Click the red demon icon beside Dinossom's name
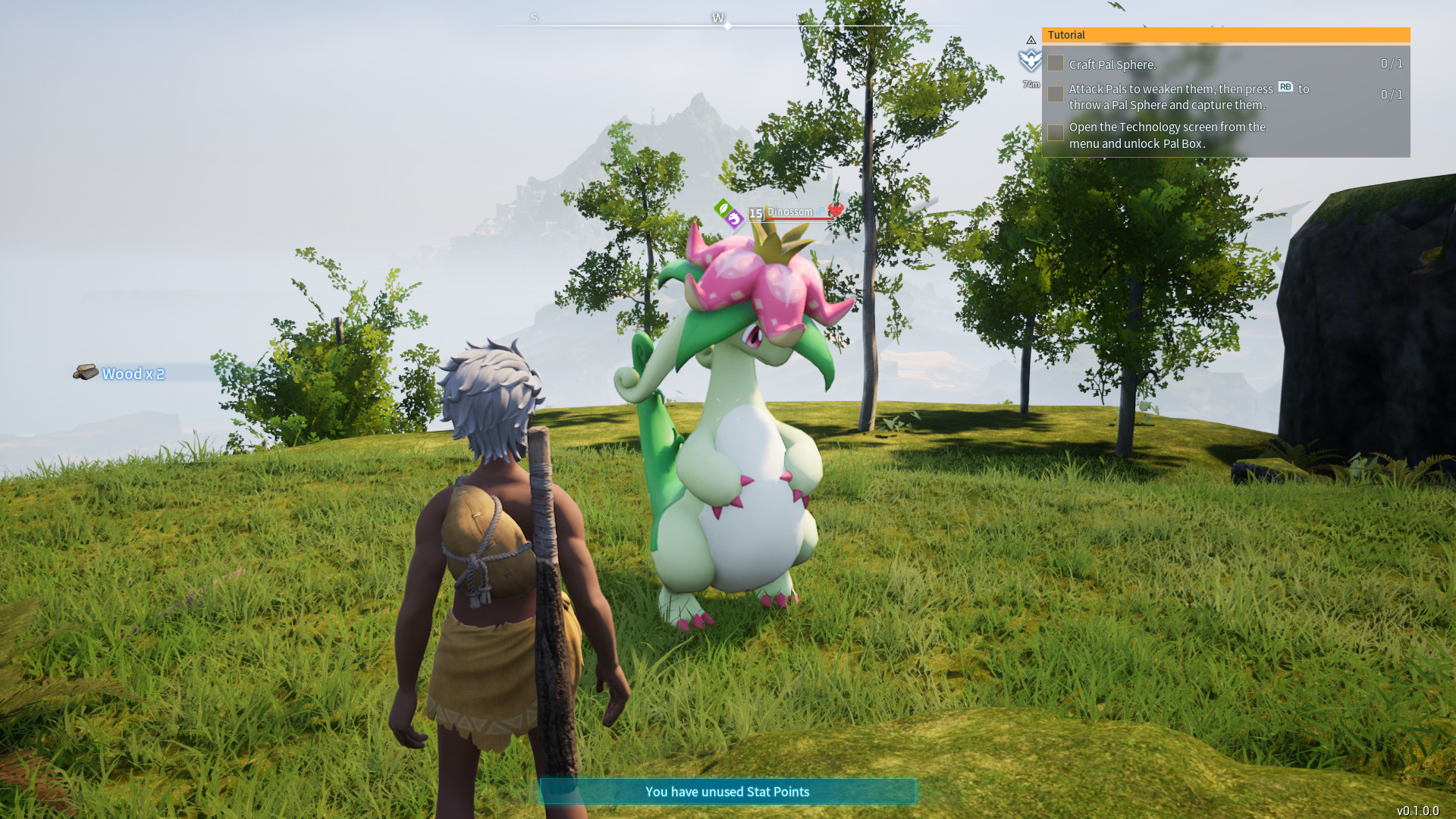 tap(836, 211)
